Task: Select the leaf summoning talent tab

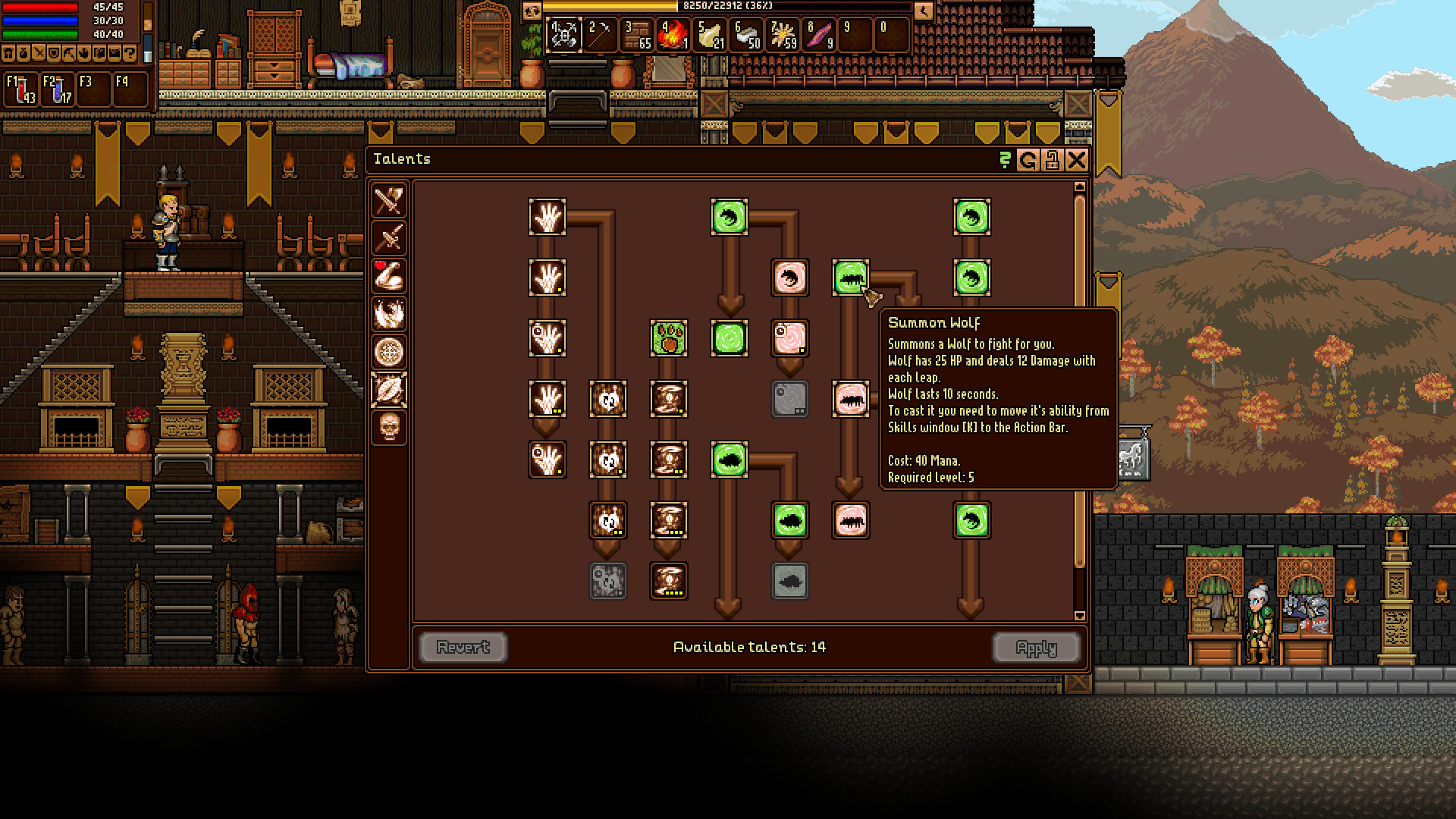Action: click(x=389, y=391)
